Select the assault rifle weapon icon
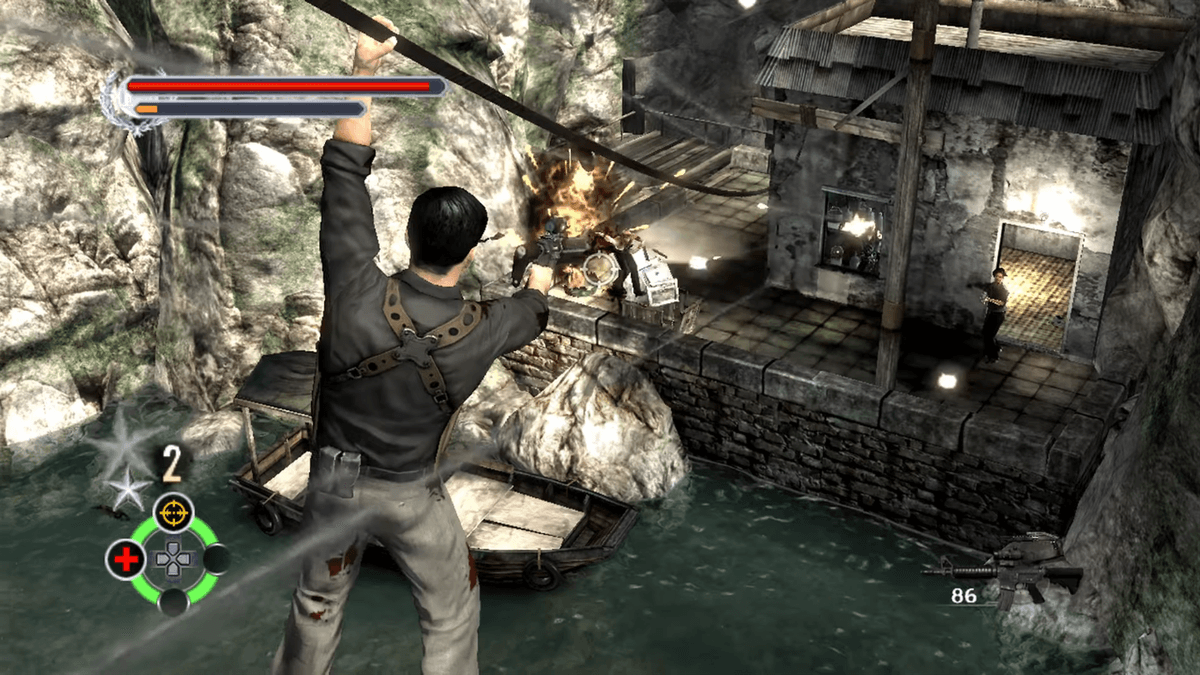This screenshot has width=1200, height=675. pyautogui.click(x=1003, y=565)
